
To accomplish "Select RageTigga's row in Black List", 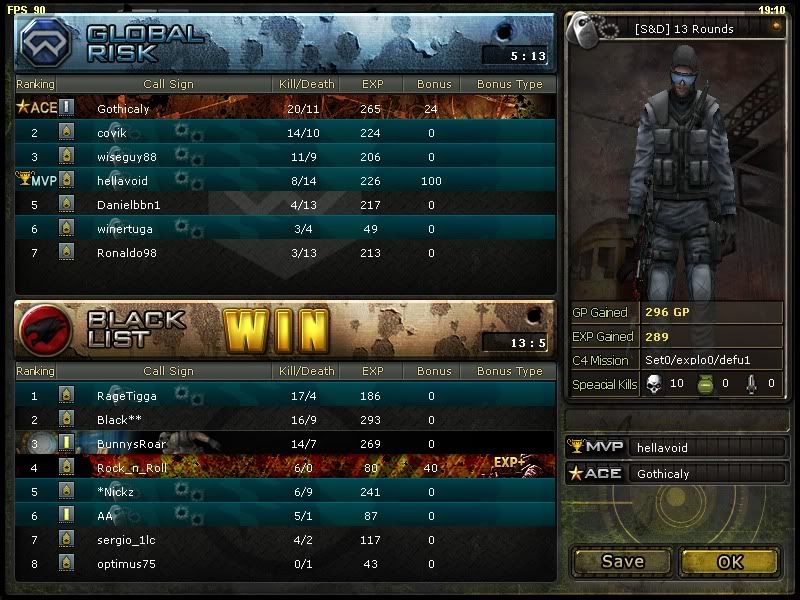I will coord(284,396).
